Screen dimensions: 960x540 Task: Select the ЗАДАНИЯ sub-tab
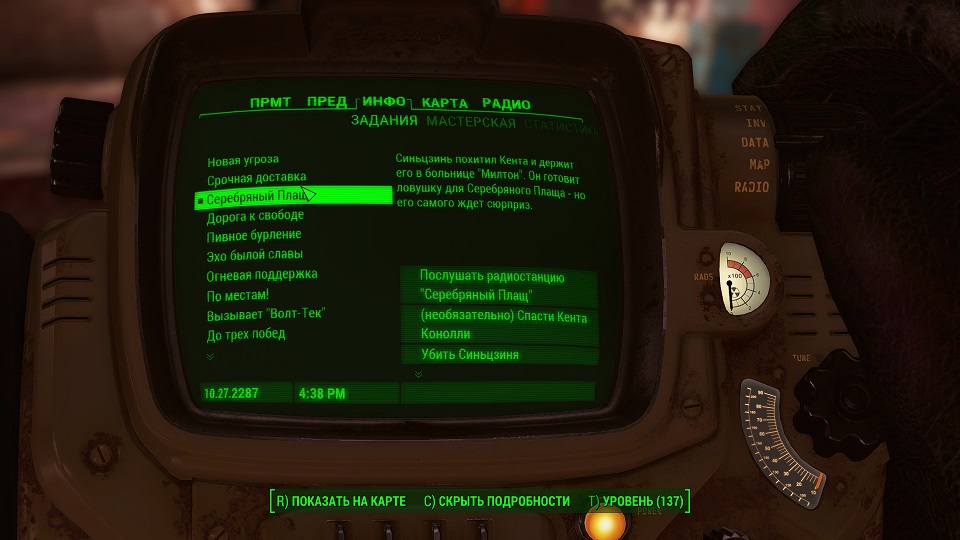pyautogui.click(x=384, y=123)
